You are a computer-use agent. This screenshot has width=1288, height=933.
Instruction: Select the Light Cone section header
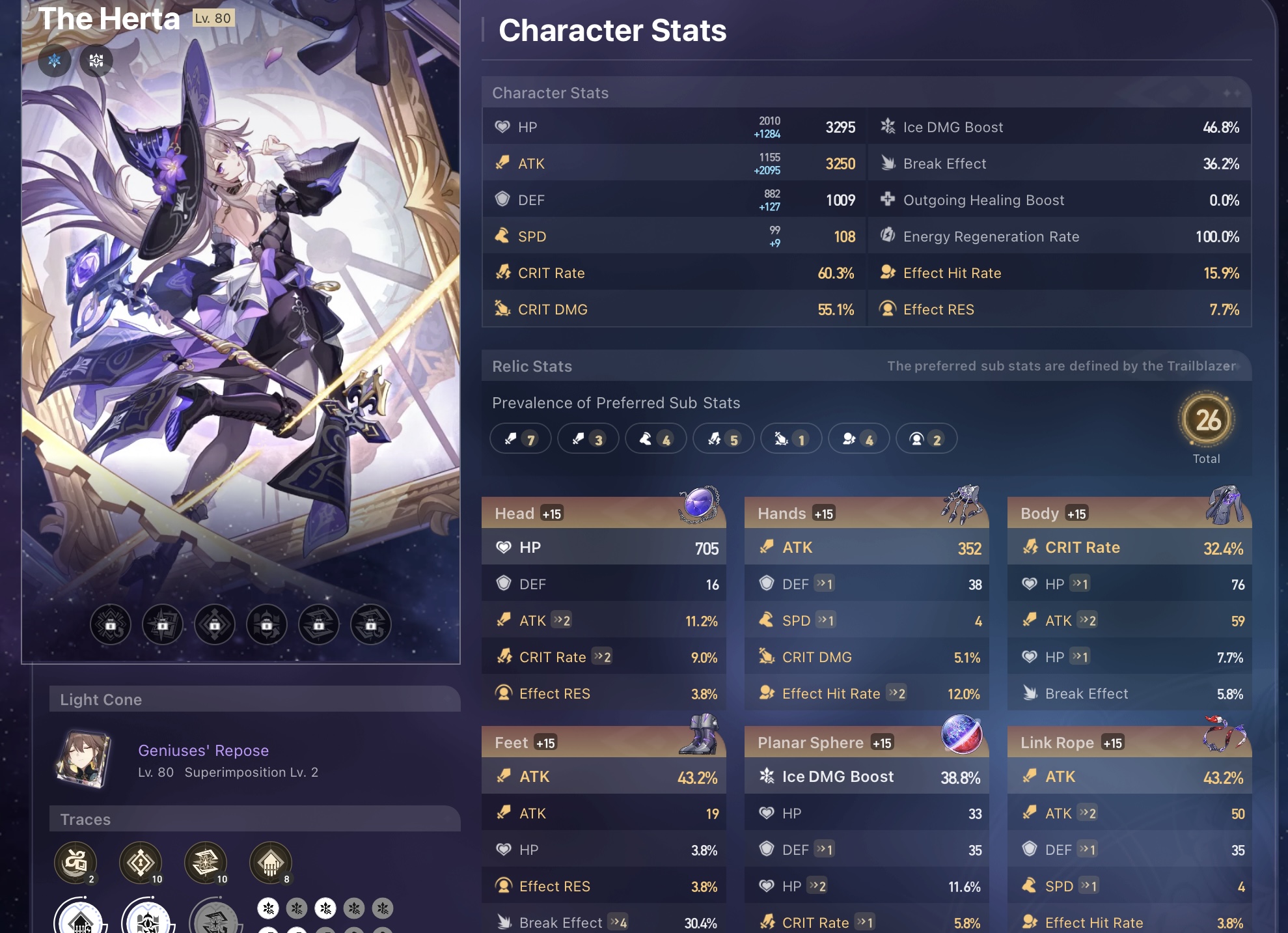(101, 699)
